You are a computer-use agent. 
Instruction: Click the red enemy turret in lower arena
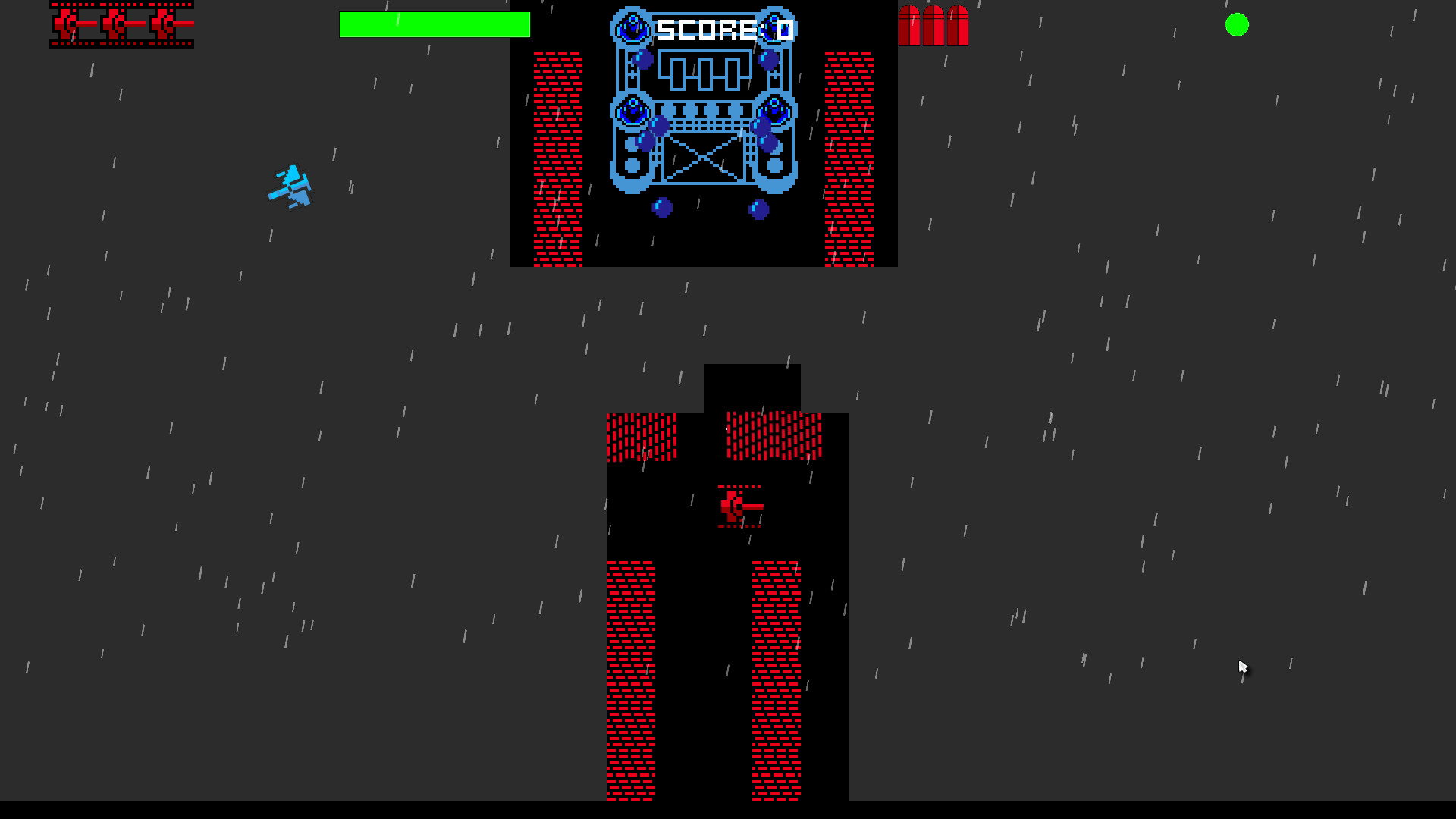[739, 507]
